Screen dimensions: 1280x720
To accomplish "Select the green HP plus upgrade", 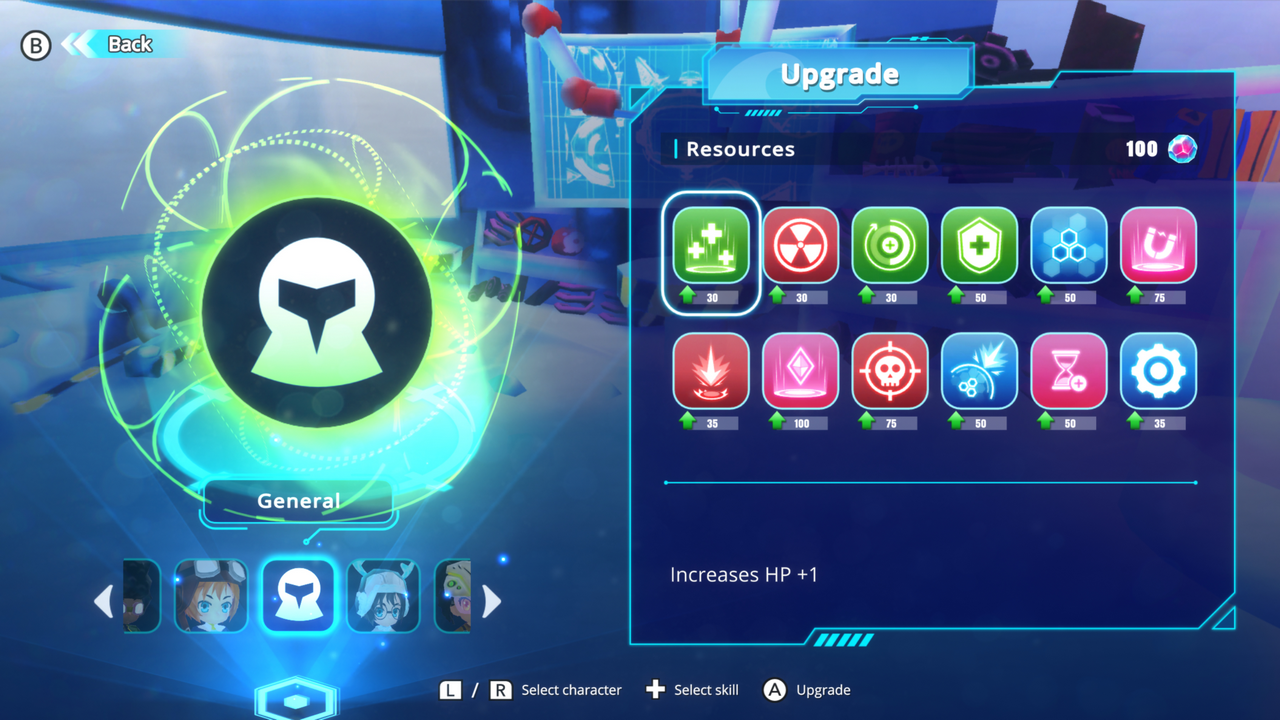I will pyautogui.click(x=711, y=246).
